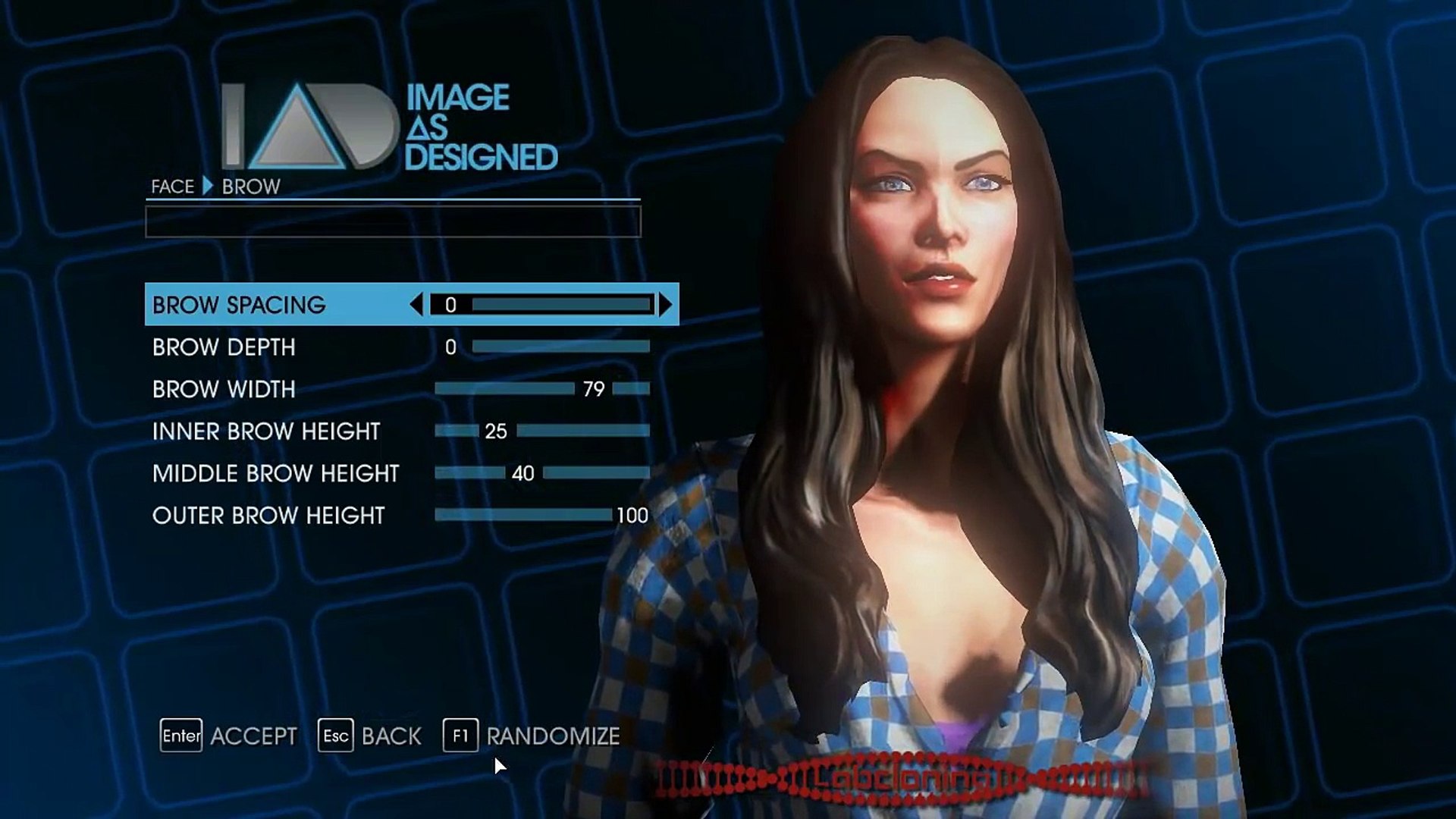Choose the Brow Width option
Viewport: 1456px width, 819px height.
(x=224, y=389)
